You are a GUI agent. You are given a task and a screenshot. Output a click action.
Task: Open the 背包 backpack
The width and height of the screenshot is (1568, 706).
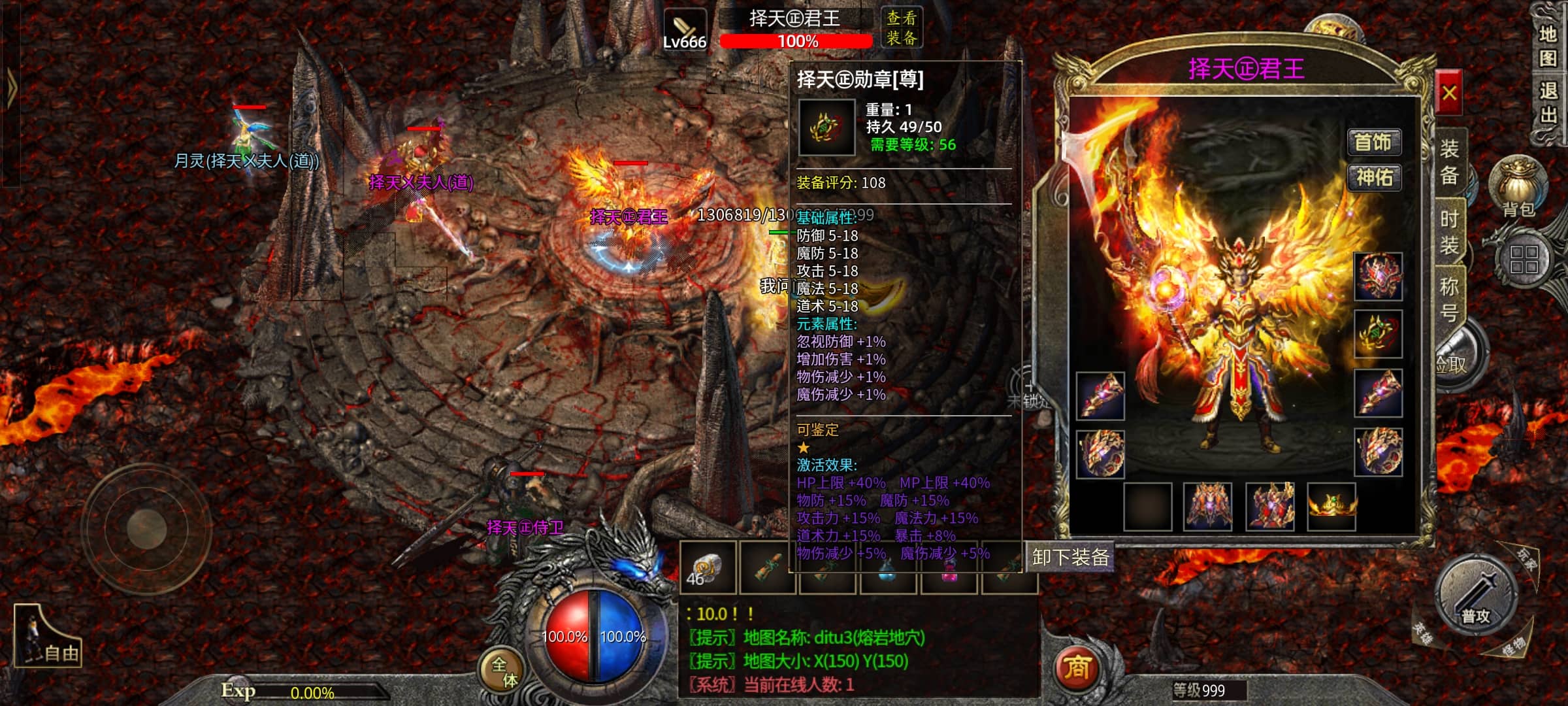point(1518,186)
